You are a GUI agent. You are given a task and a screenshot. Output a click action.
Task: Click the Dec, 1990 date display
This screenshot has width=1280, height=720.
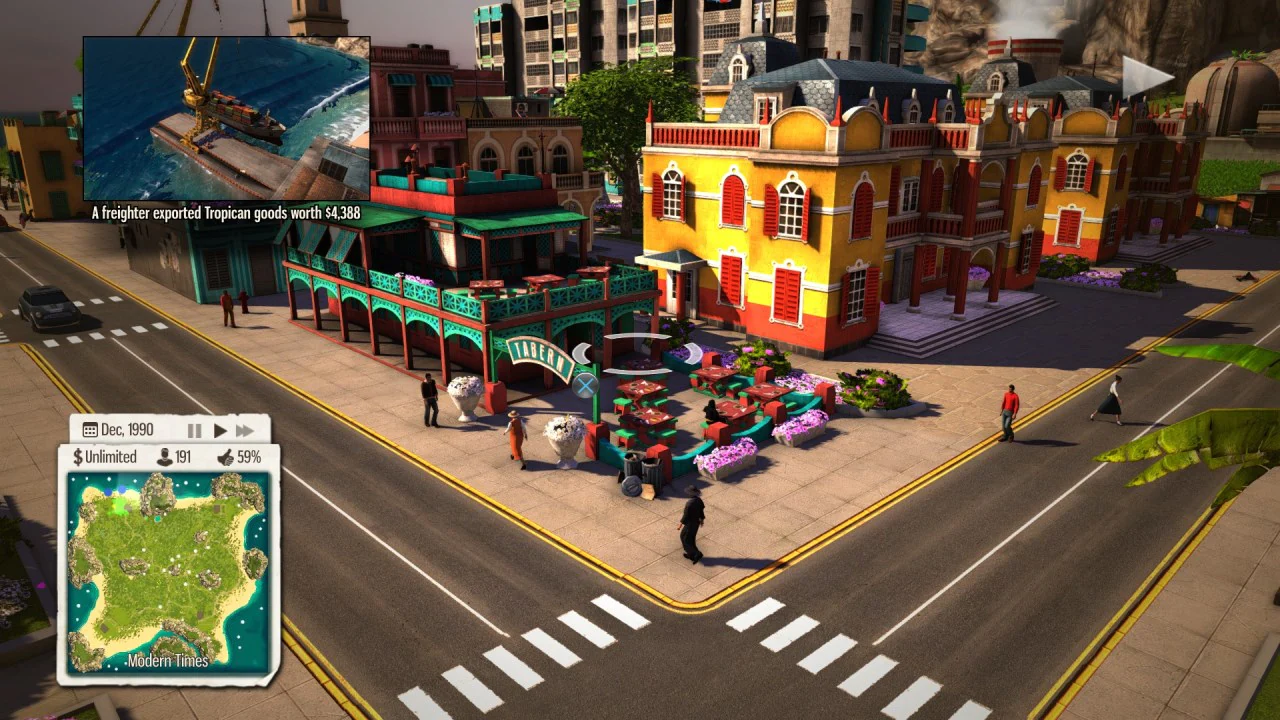[x=127, y=429]
